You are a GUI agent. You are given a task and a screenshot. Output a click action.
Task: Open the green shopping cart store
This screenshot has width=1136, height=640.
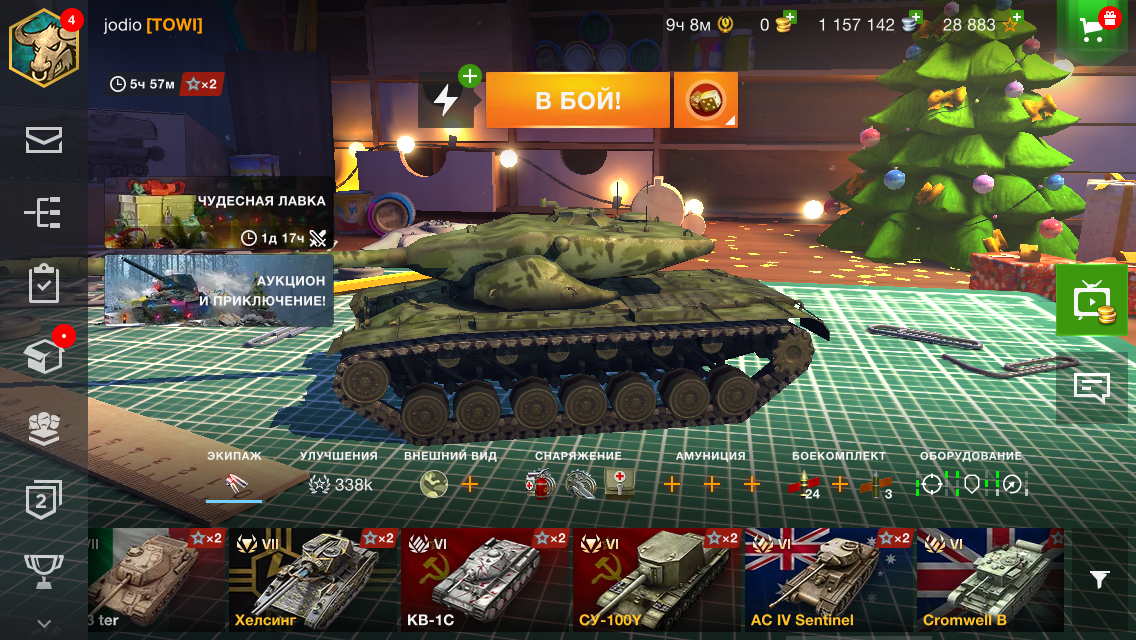click(1096, 27)
